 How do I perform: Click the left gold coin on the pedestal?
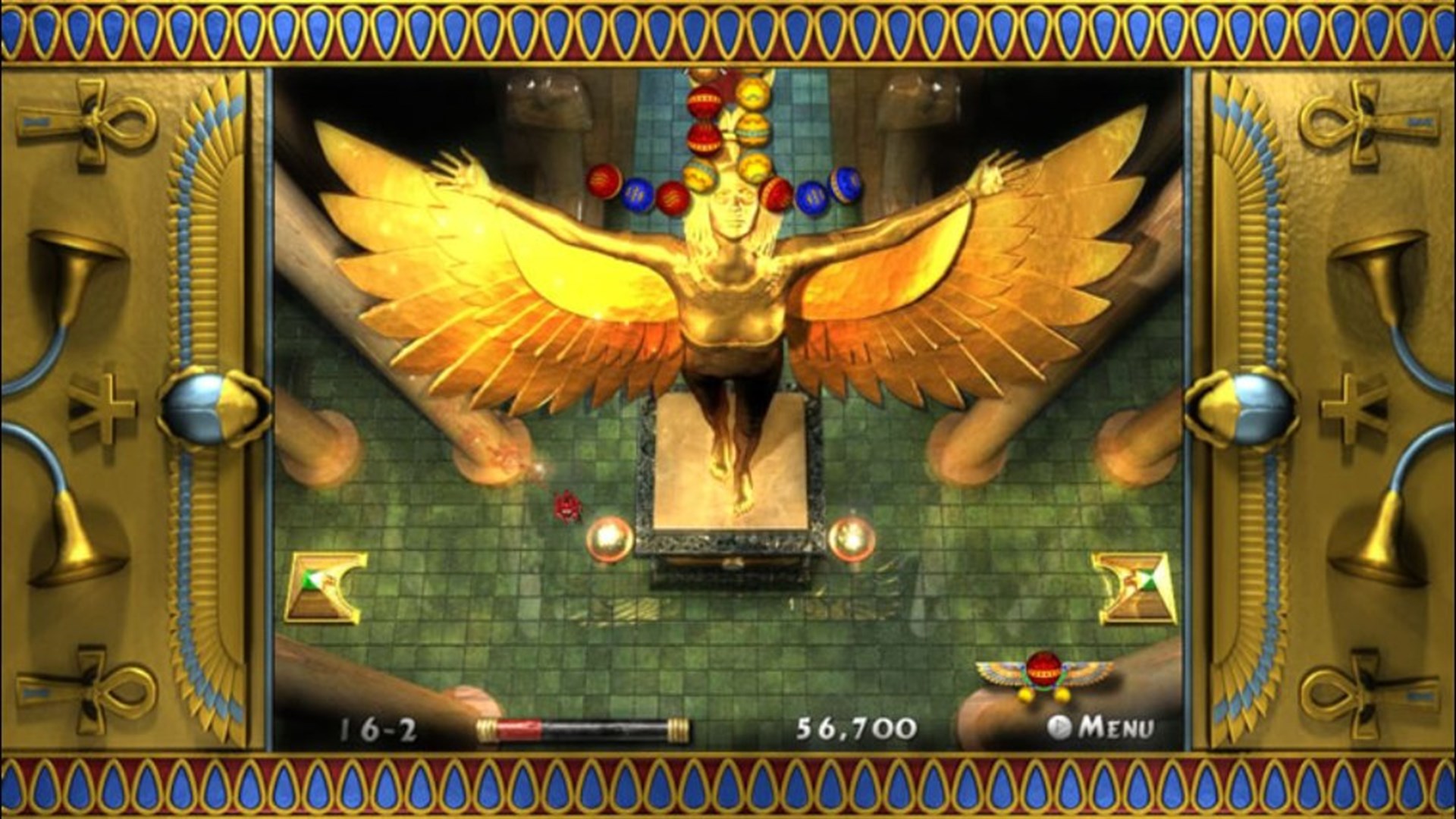[x=608, y=539]
